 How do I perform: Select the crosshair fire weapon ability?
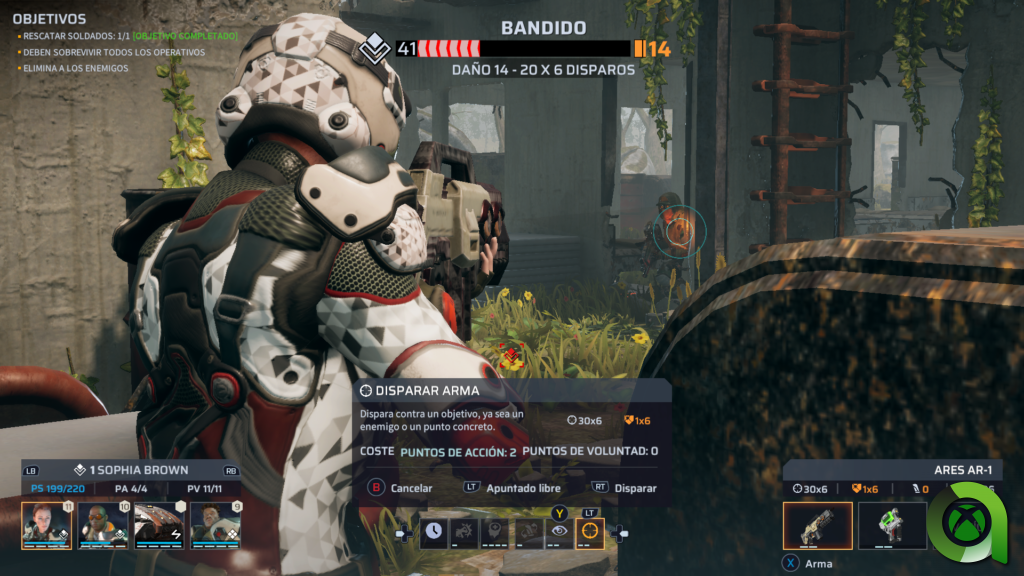pos(590,534)
